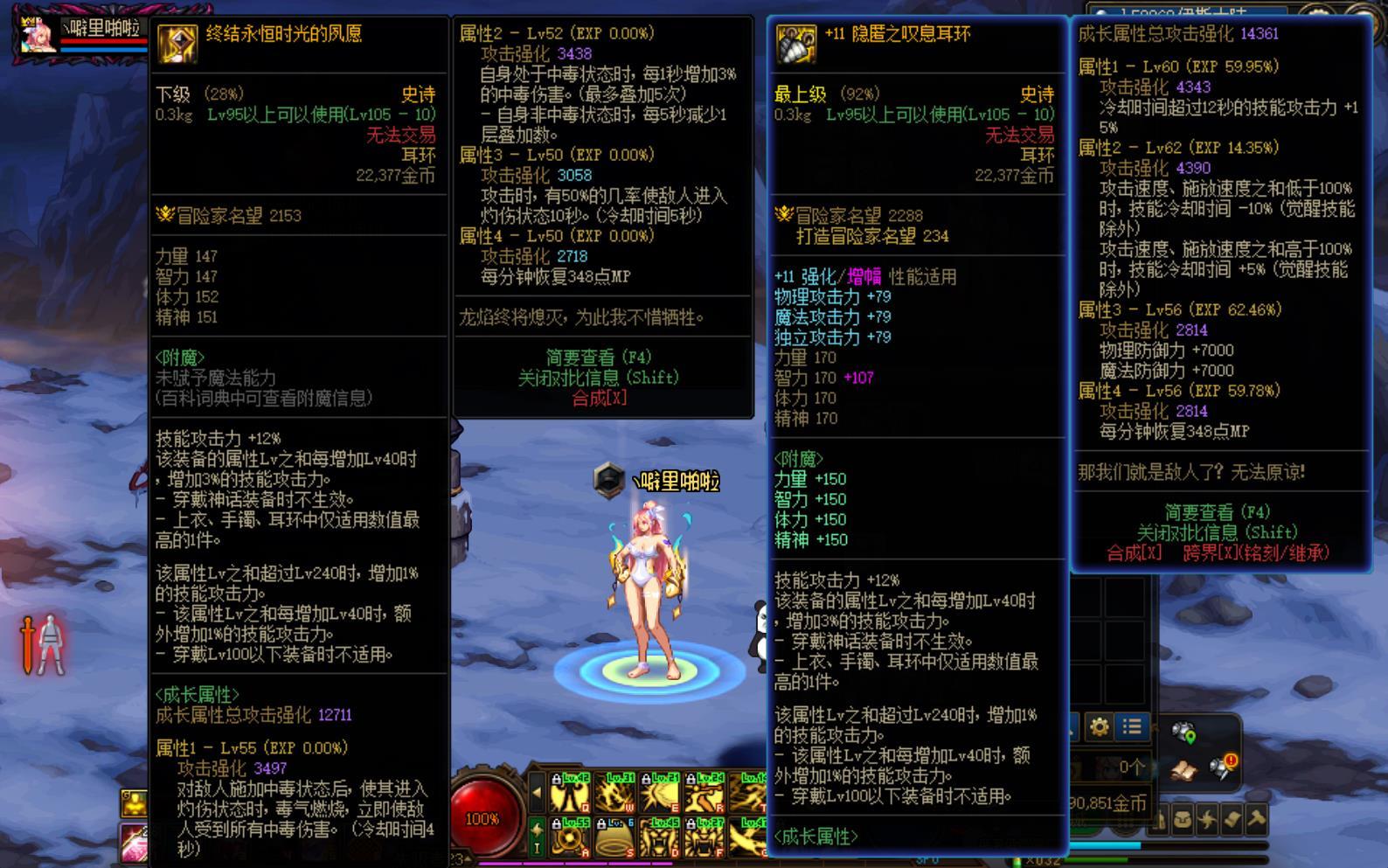This screenshot has height=868, width=1388.
Task: Expand the small arrow next to level 23
Action: 468,858
